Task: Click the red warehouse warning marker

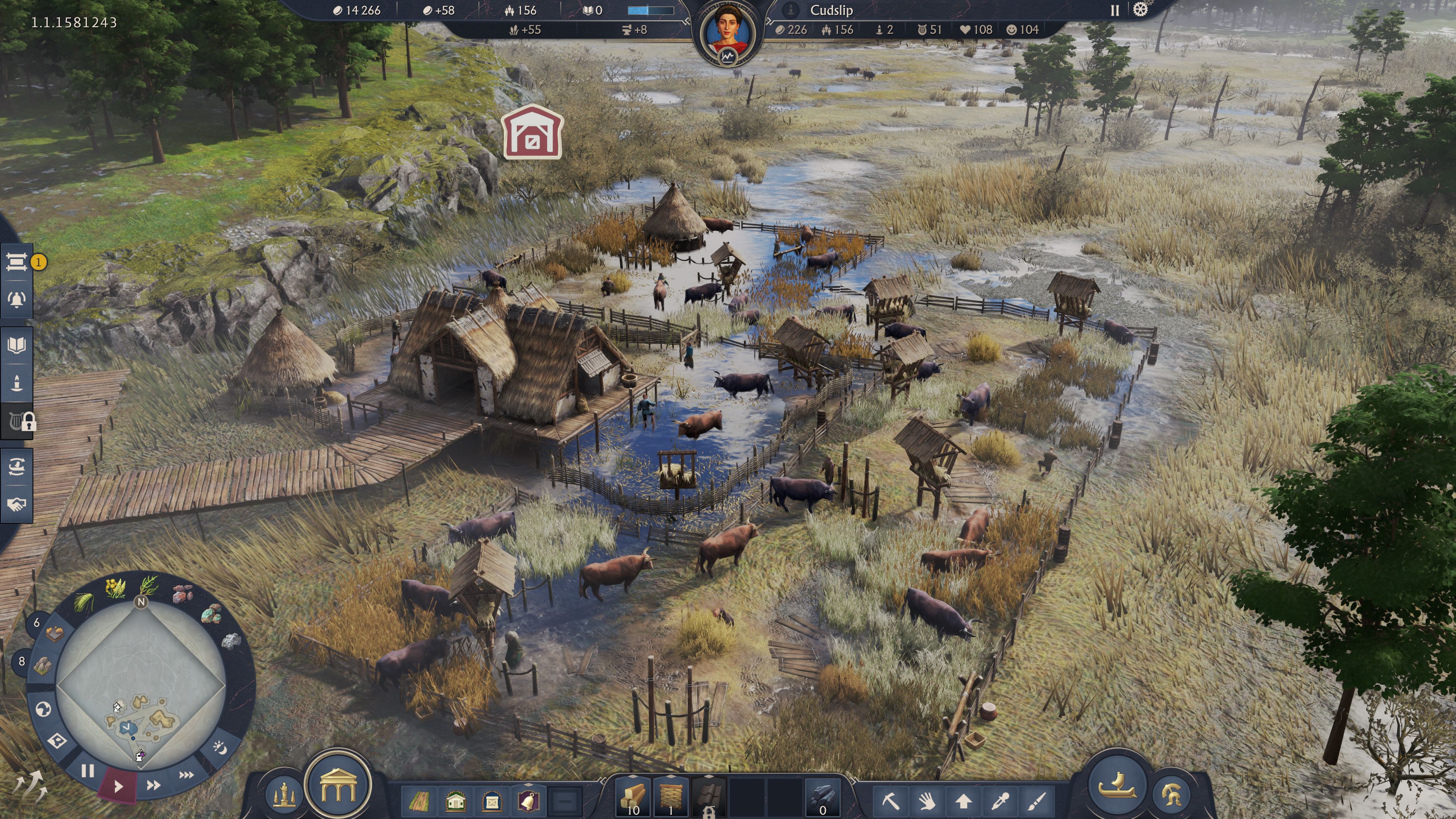Action: [532, 132]
